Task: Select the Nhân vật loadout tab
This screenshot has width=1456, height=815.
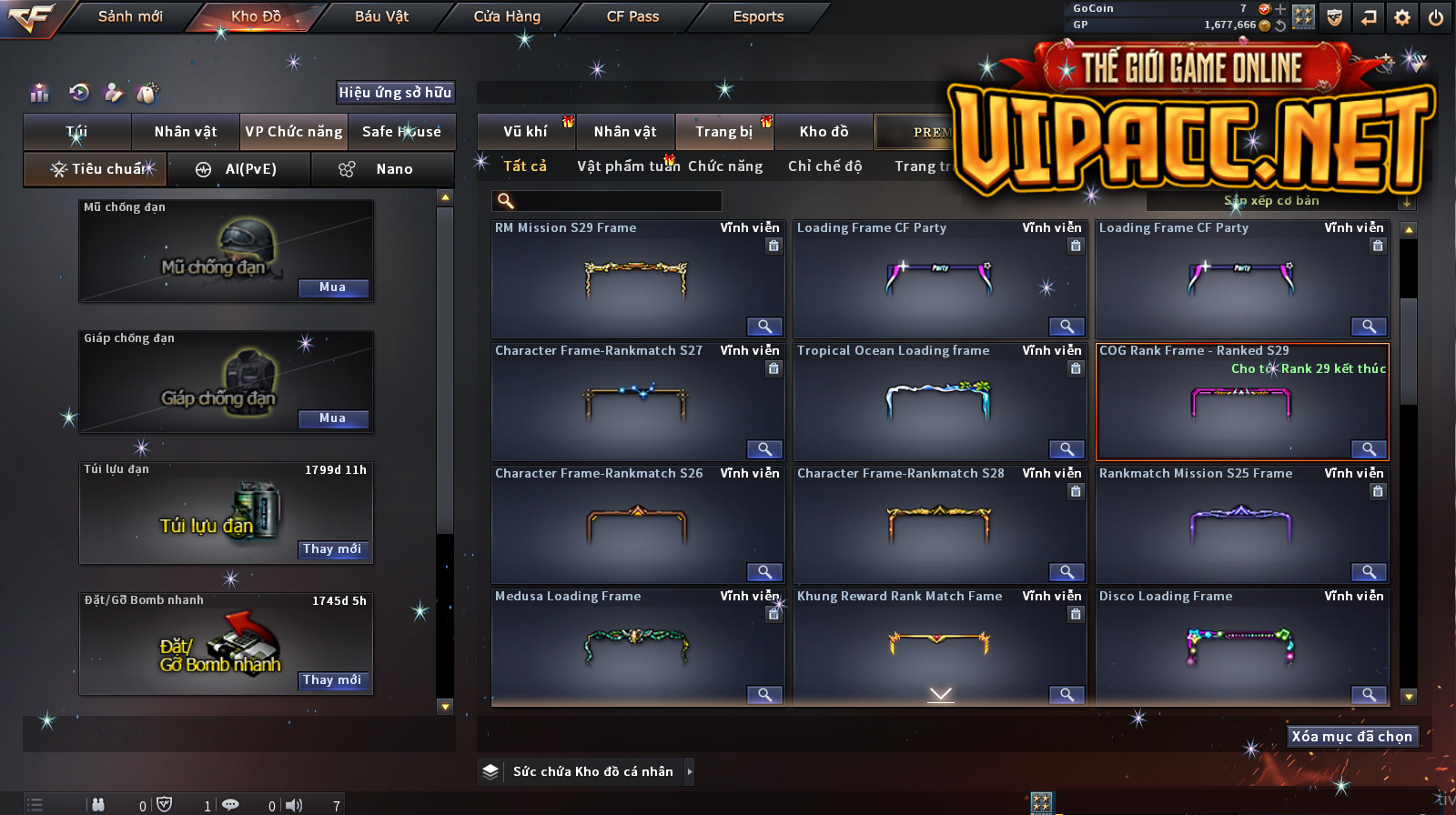Action: pyautogui.click(x=186, y=132)
